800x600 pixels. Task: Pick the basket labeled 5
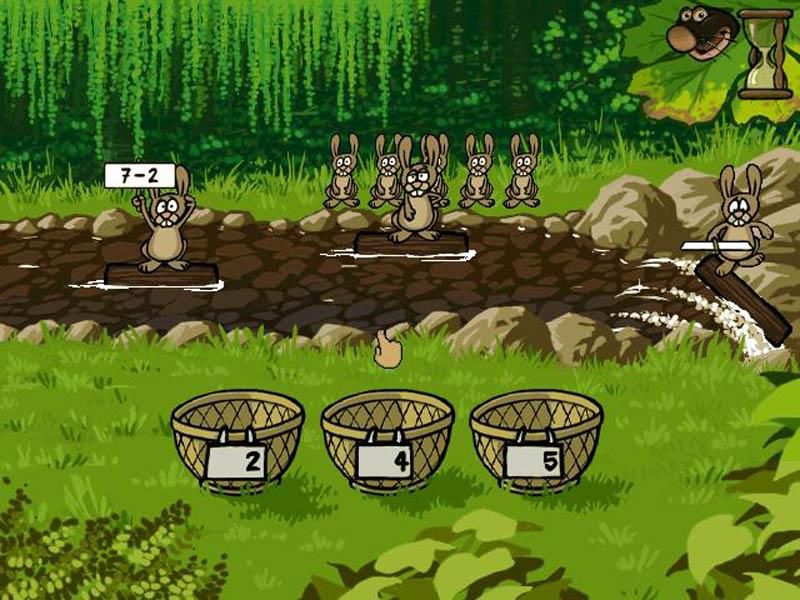[x=536, y=442]
